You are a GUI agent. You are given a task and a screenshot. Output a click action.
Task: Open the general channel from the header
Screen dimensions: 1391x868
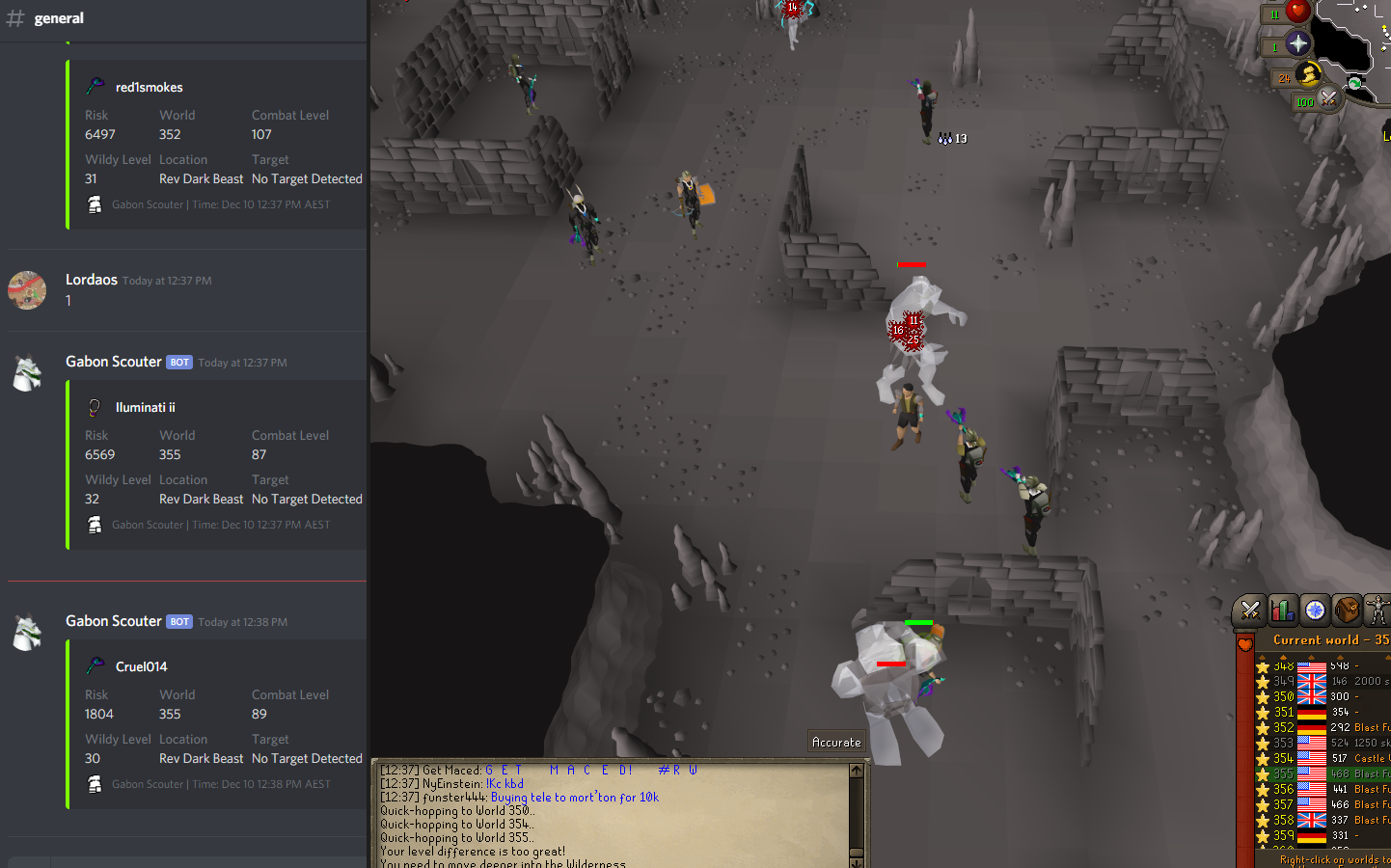click(x=58, y=17)
